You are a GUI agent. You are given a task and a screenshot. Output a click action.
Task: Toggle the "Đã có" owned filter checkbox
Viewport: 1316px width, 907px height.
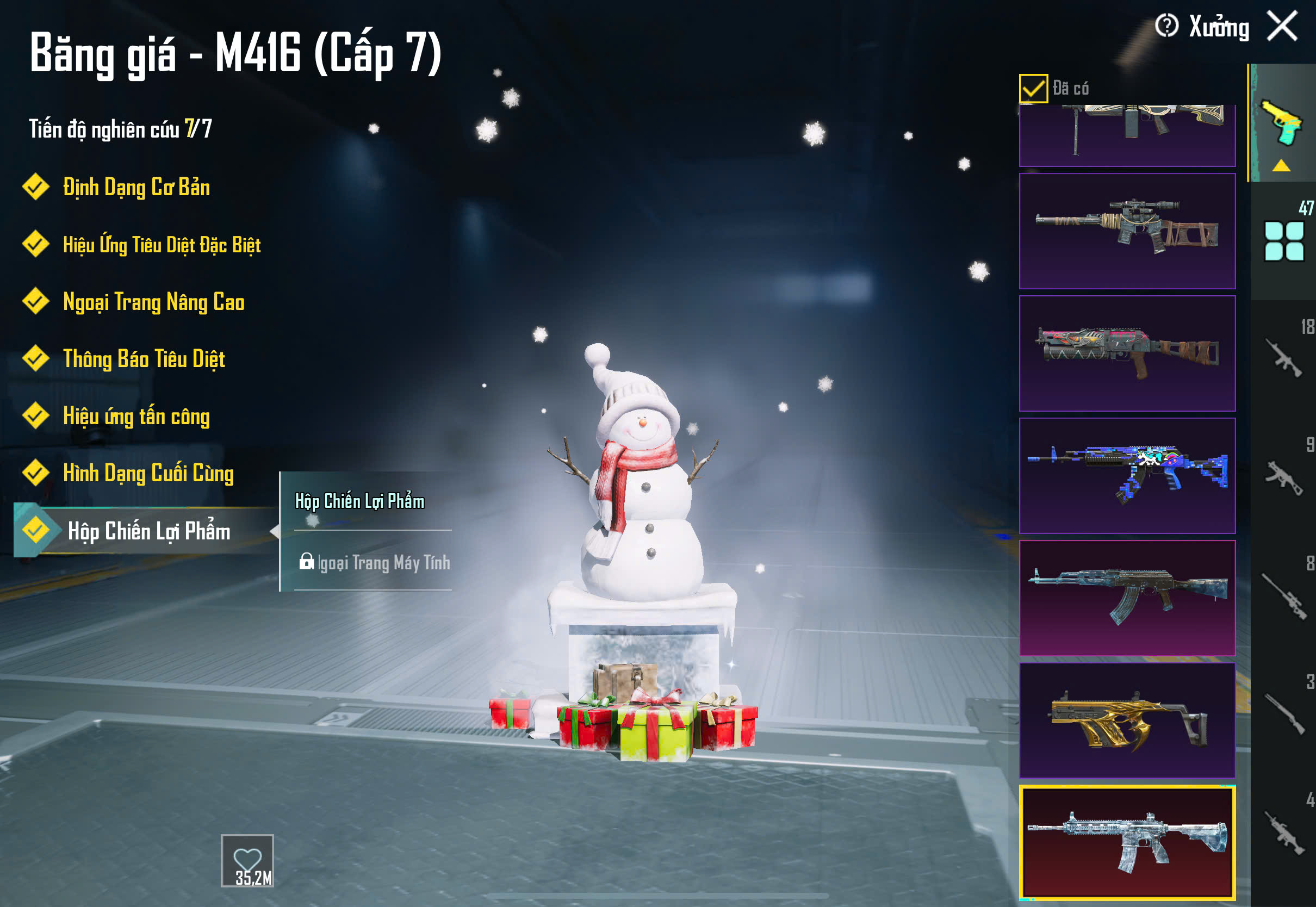(x=1033, y=89)
